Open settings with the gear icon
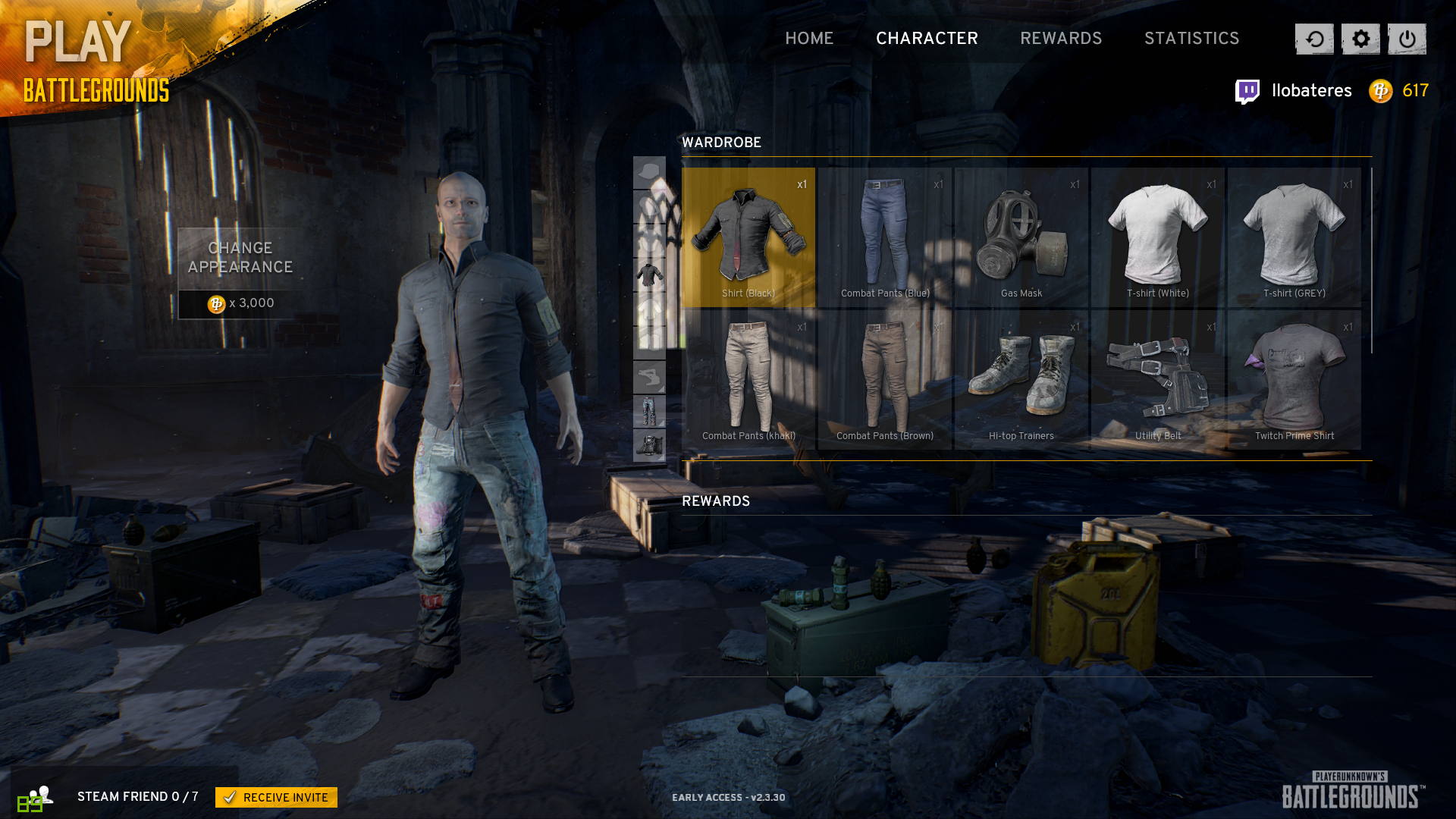This screenshot has width=1456, height=819. pos(1360,39)
